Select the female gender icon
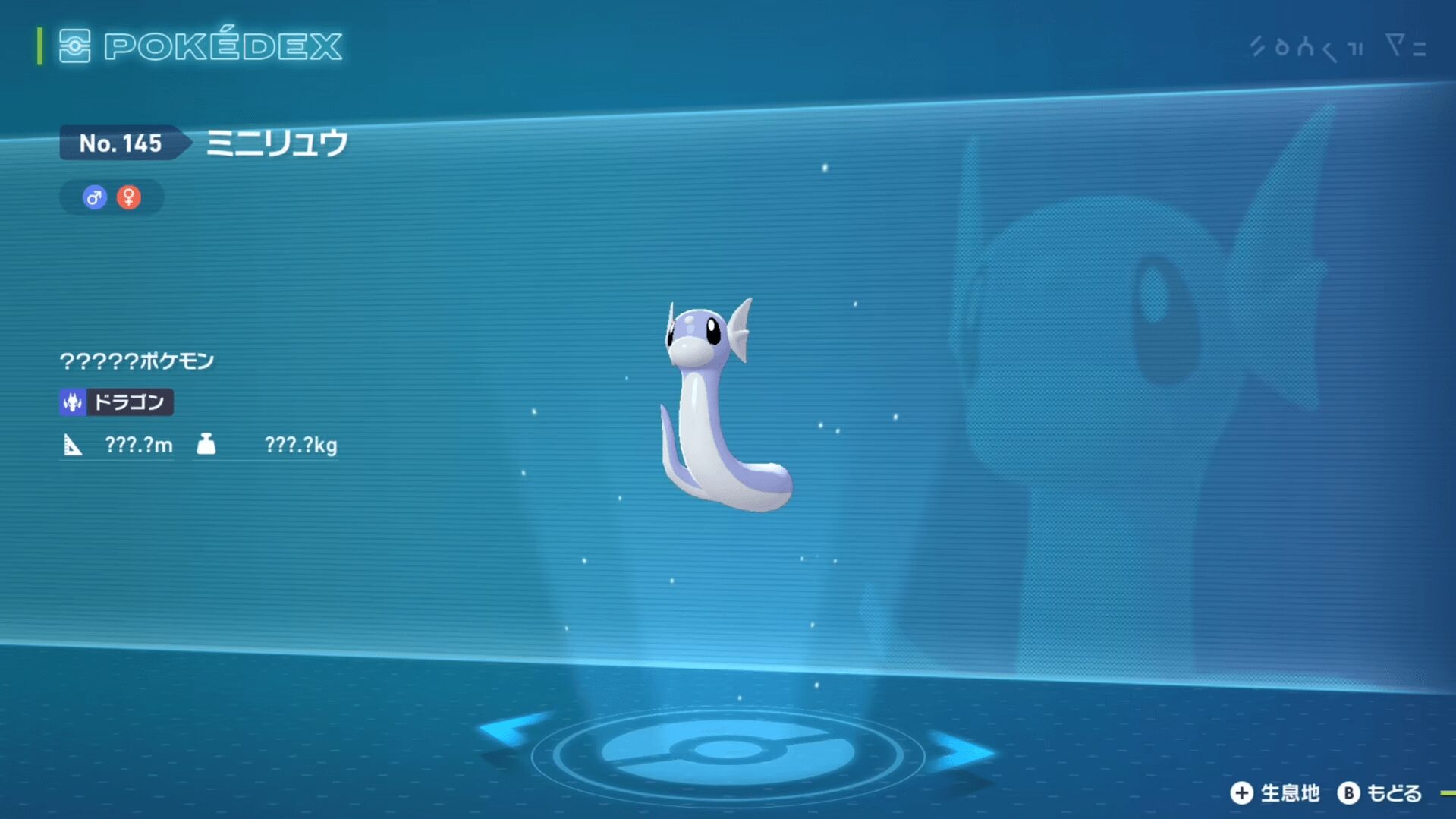The height and width of the screenshot is (819, 1456). (129, 197)
